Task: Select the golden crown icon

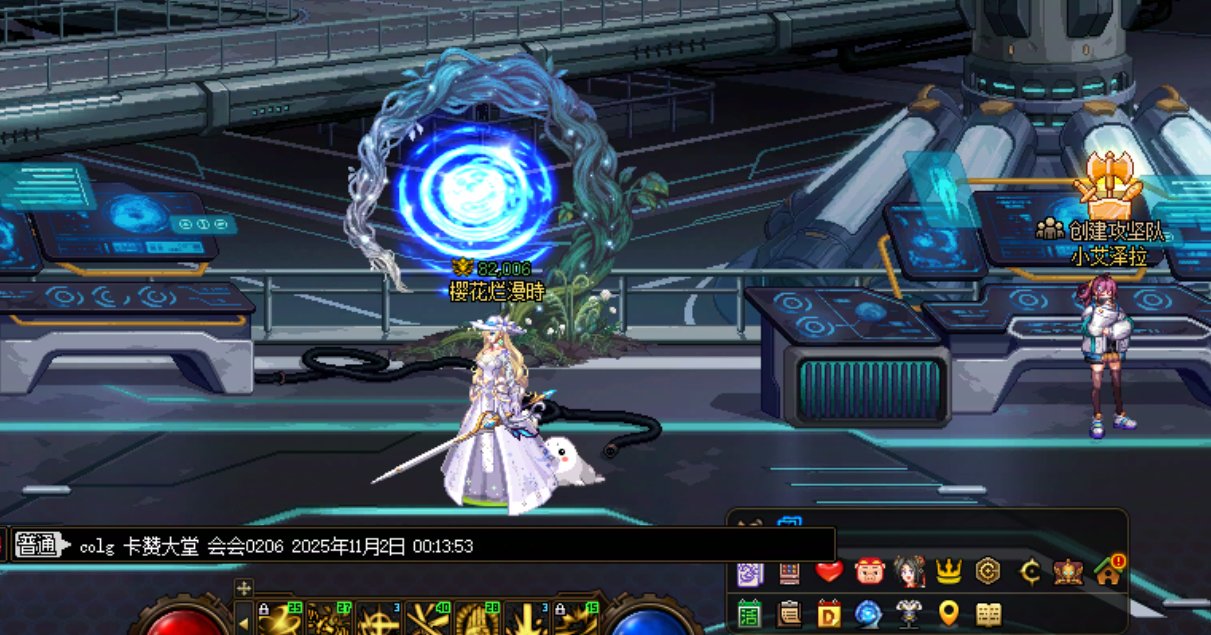Action: pyautogui.click(x=948, y=572)
